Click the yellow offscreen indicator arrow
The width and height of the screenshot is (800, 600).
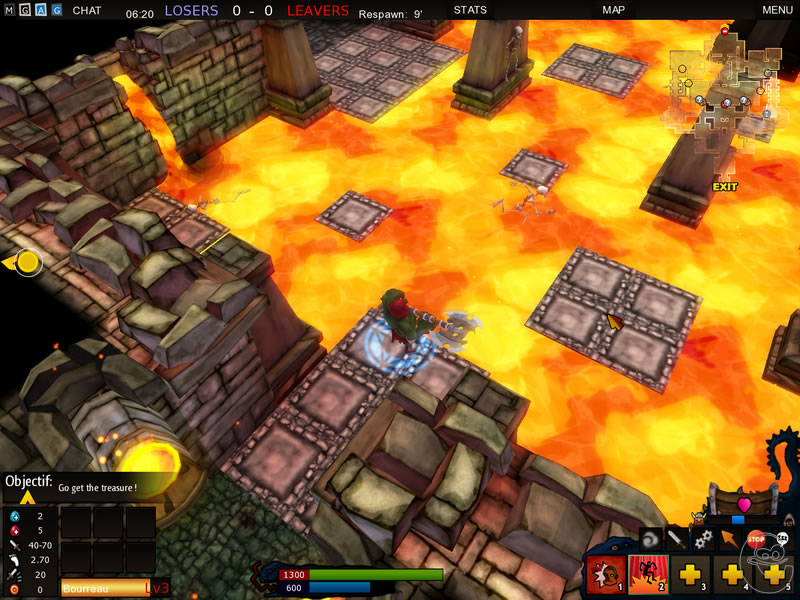coord(22,263)
